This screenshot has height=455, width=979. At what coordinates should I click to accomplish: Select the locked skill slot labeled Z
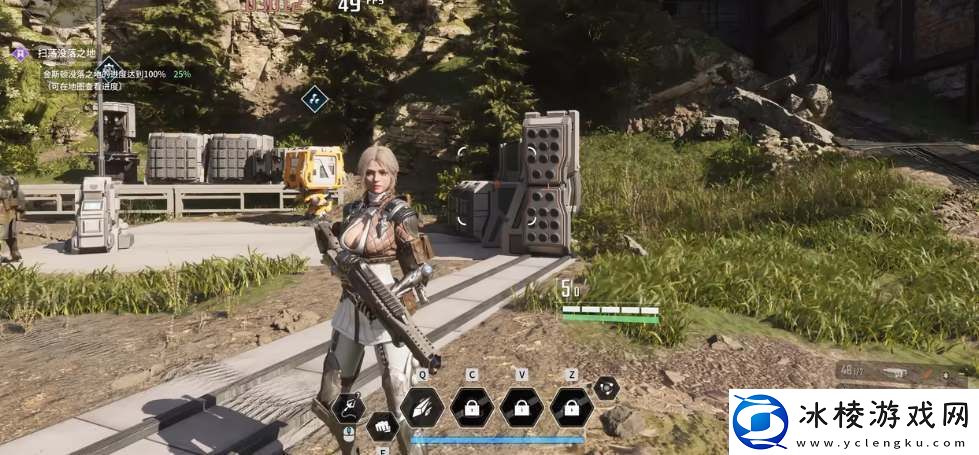pos(571,407)
